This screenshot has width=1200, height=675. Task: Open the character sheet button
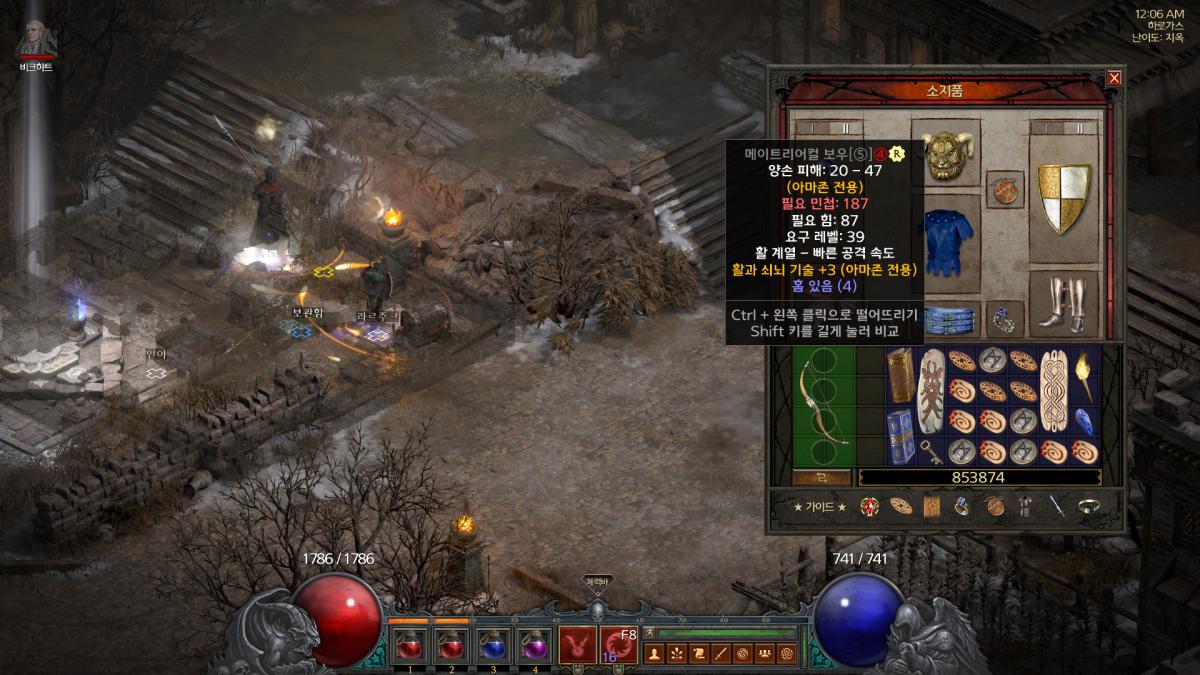point(656,655)
